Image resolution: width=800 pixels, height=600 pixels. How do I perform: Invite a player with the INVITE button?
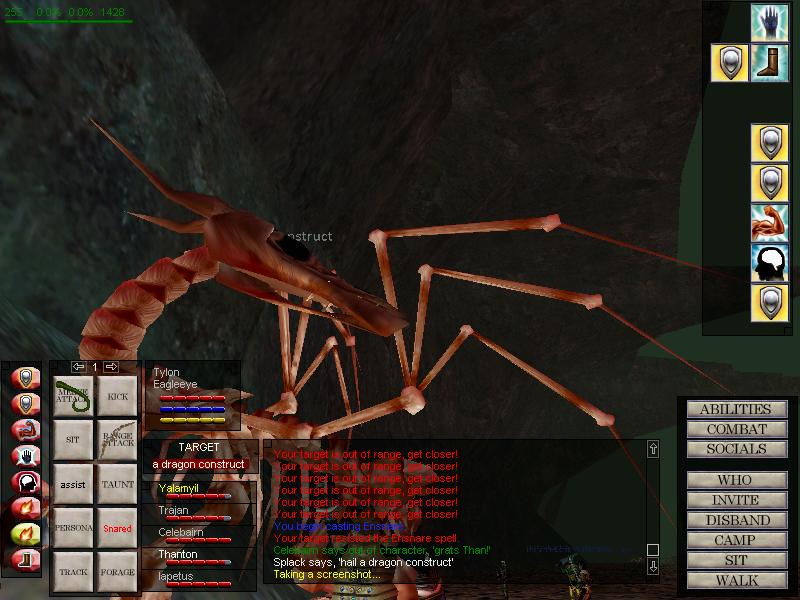coord(735,500)
